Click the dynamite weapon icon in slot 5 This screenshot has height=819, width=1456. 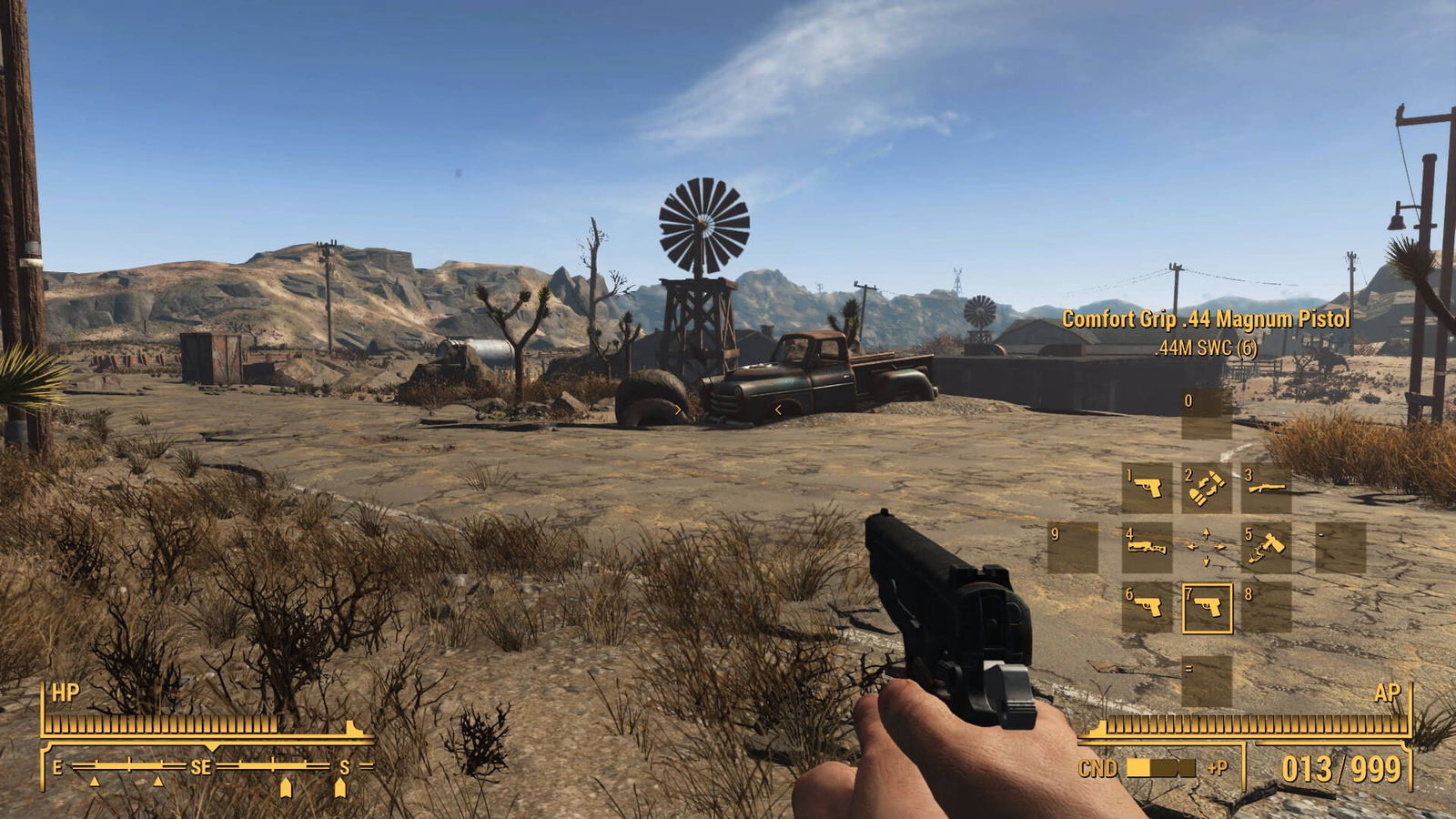1266,545
